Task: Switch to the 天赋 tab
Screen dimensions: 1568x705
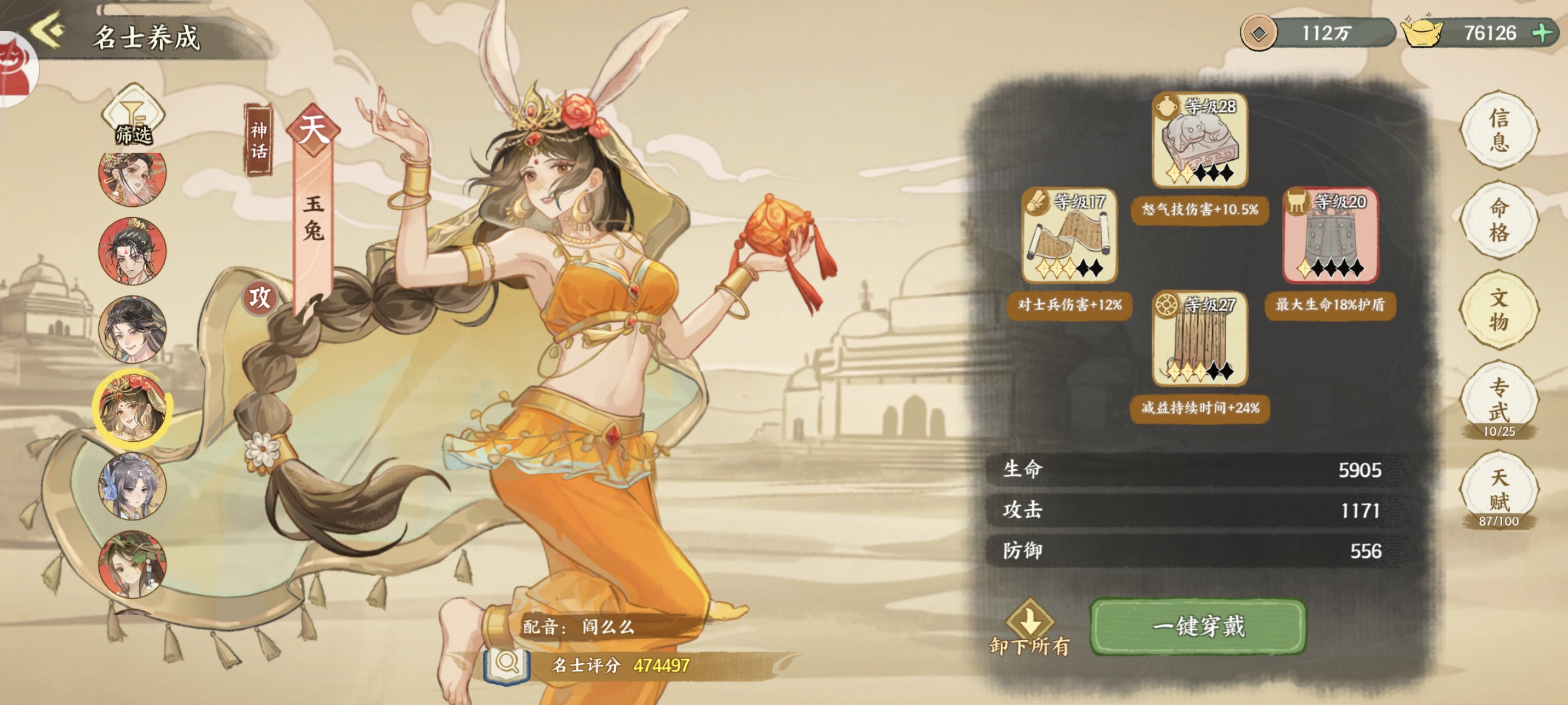Action: [1499, 489]
